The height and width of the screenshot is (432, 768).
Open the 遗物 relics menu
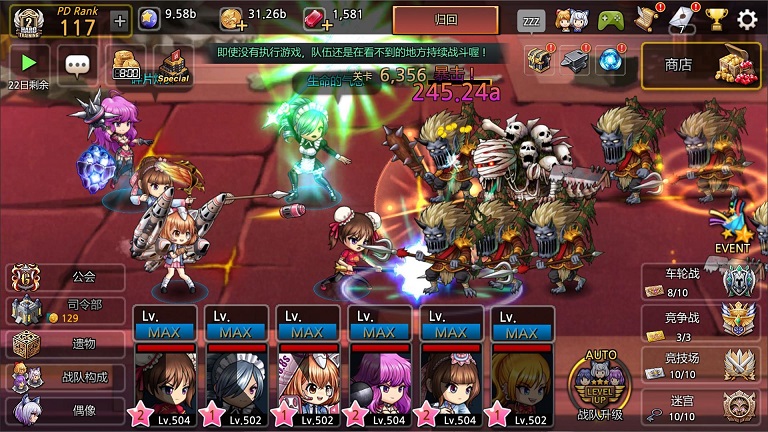click(x=66, y=344)
